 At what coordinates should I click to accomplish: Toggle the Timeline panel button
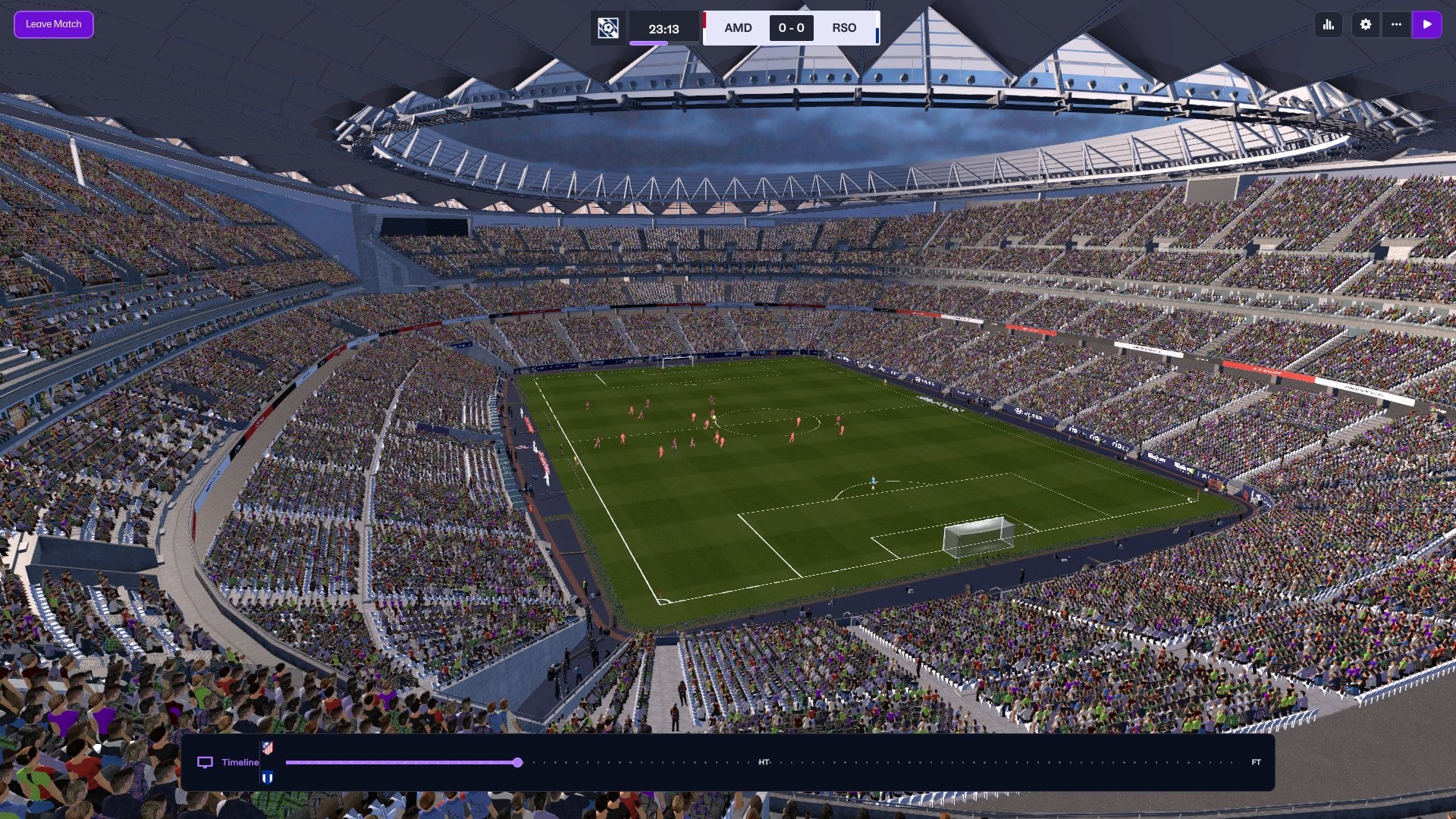(228, 762)
